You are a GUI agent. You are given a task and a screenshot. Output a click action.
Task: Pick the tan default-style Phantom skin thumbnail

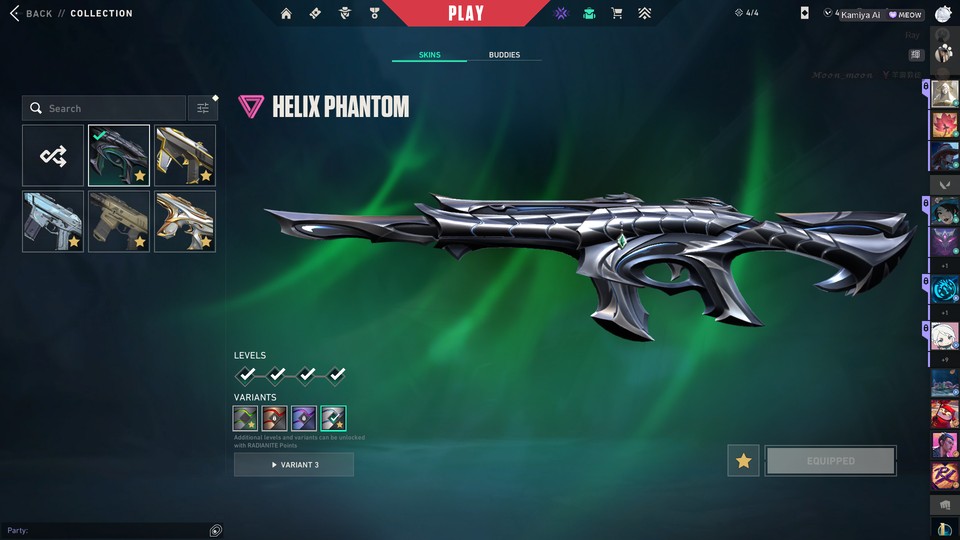pos(119,221)
